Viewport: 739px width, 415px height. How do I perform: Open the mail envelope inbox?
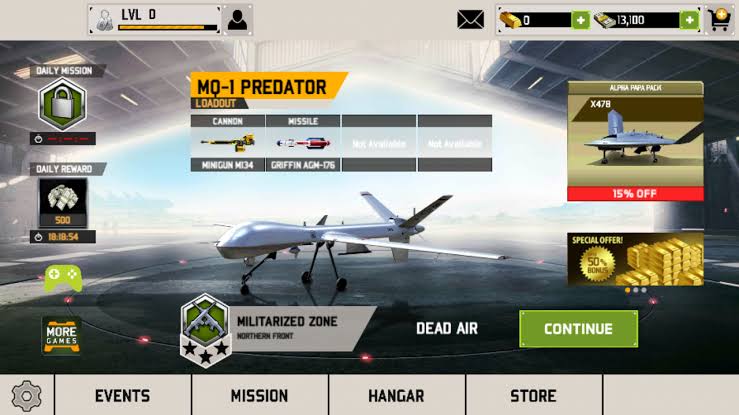470,19
